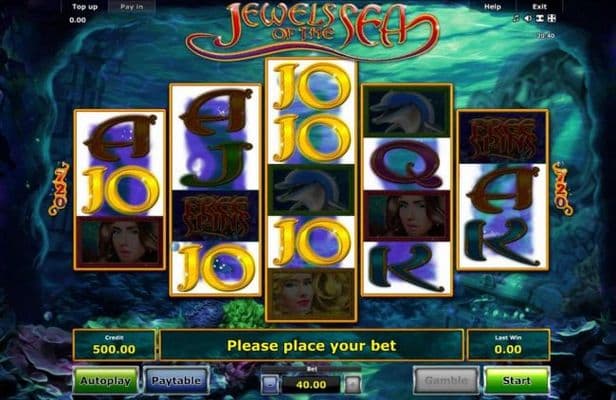Start the spin with the Start button
The height and width of the screenshot is (400, 616).
point(516,381)
